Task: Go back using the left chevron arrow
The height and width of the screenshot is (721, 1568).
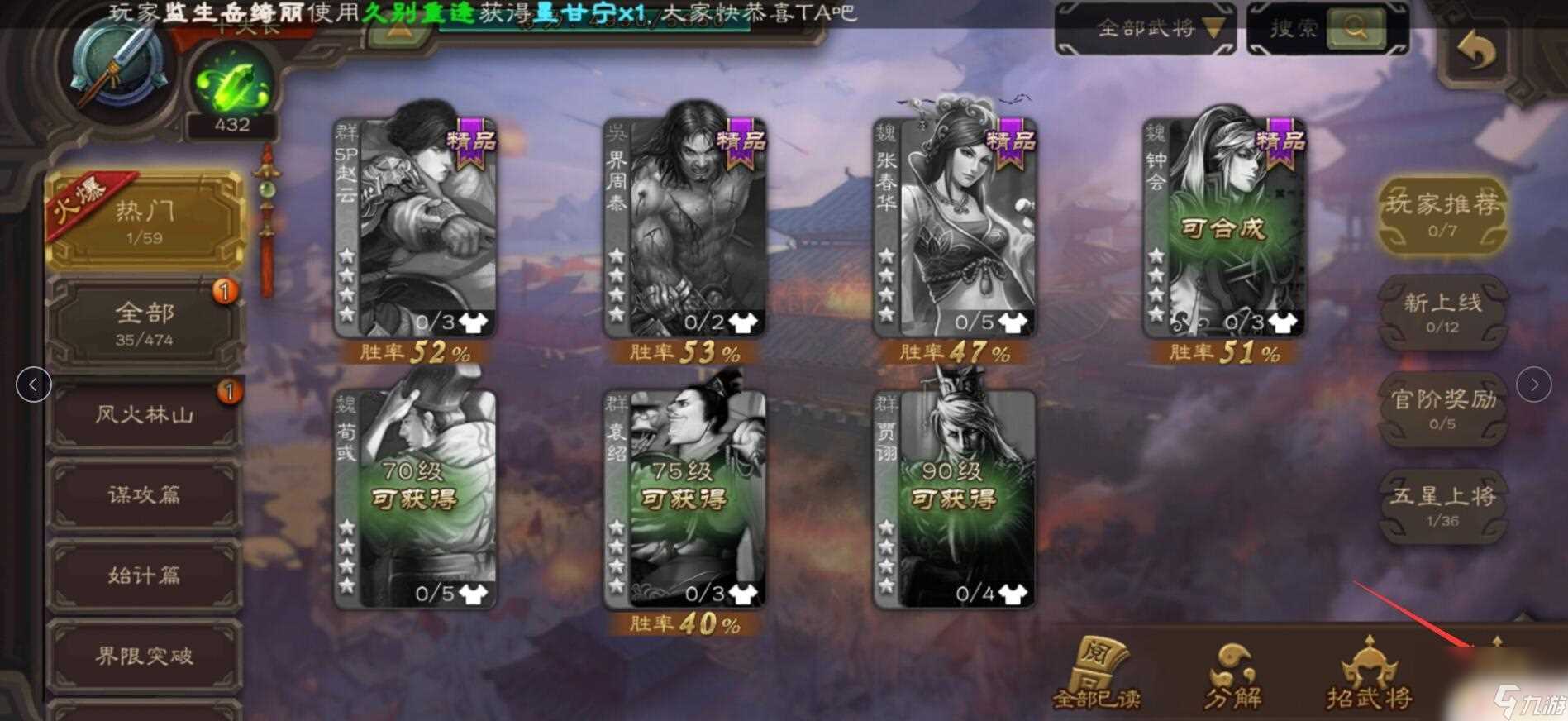Action: (x=32, y=384)
